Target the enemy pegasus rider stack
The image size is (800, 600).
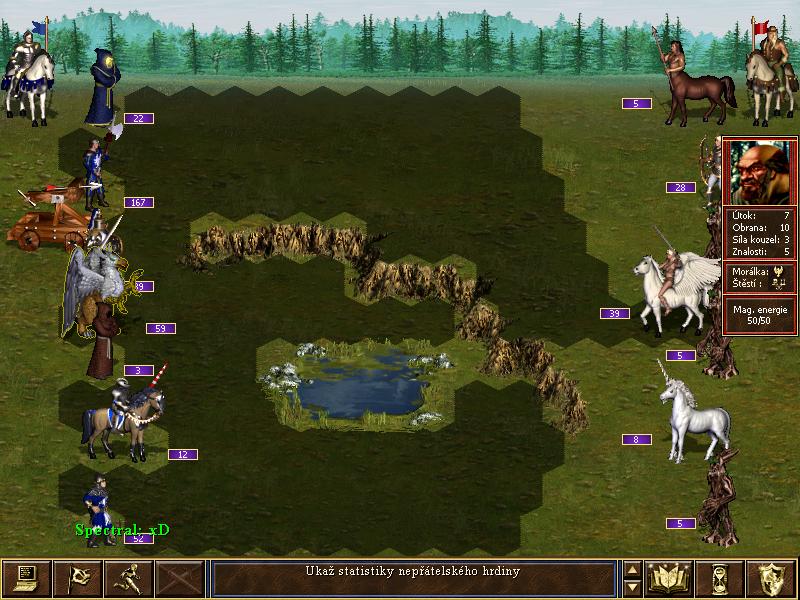pyautogui.click(x=675, y=290)
